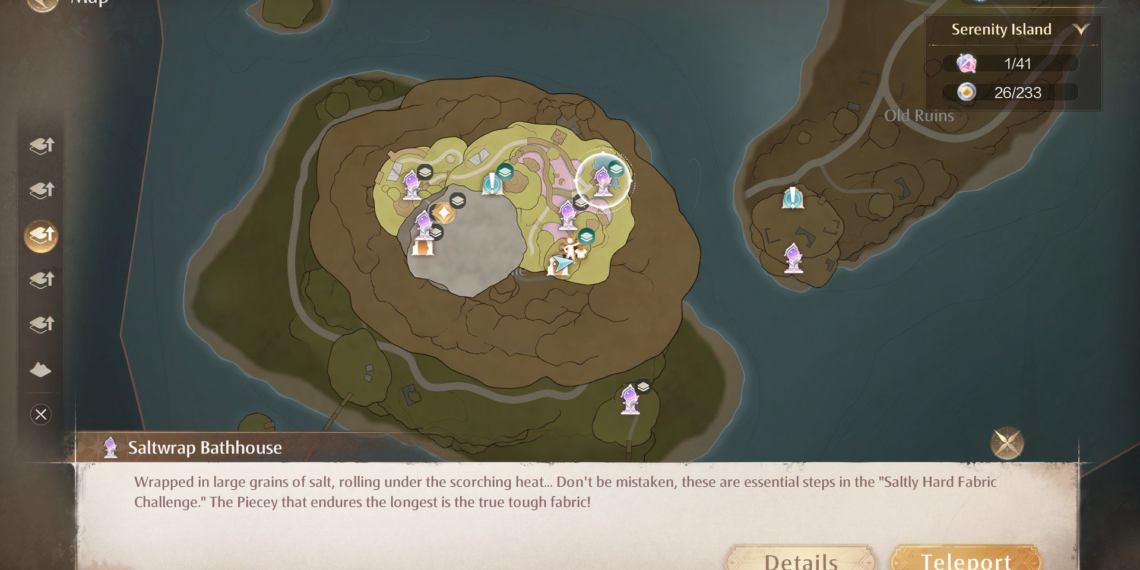
Task: Select the warp spire marker in Old Ruins
Action: point(793,257)
